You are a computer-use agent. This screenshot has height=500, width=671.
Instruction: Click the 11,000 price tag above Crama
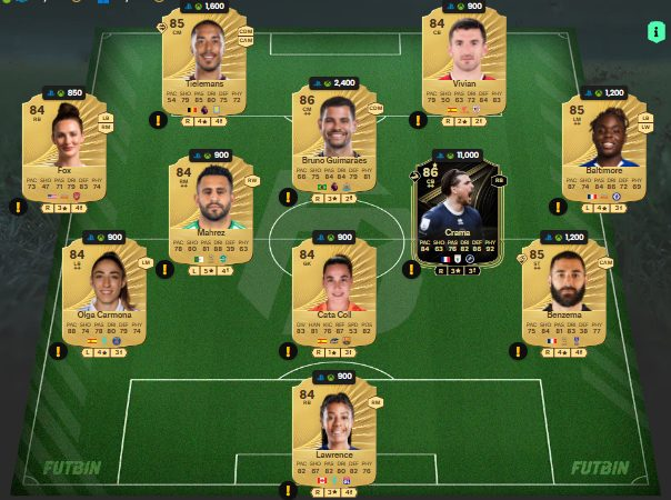459,156
